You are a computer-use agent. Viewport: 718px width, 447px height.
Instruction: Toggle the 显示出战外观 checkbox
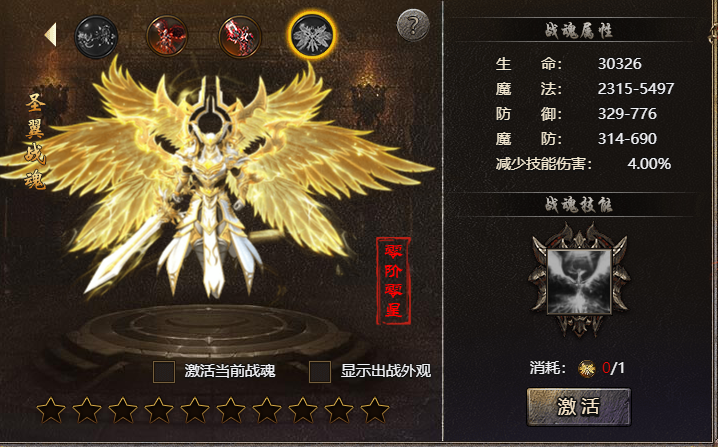[320, 372]
